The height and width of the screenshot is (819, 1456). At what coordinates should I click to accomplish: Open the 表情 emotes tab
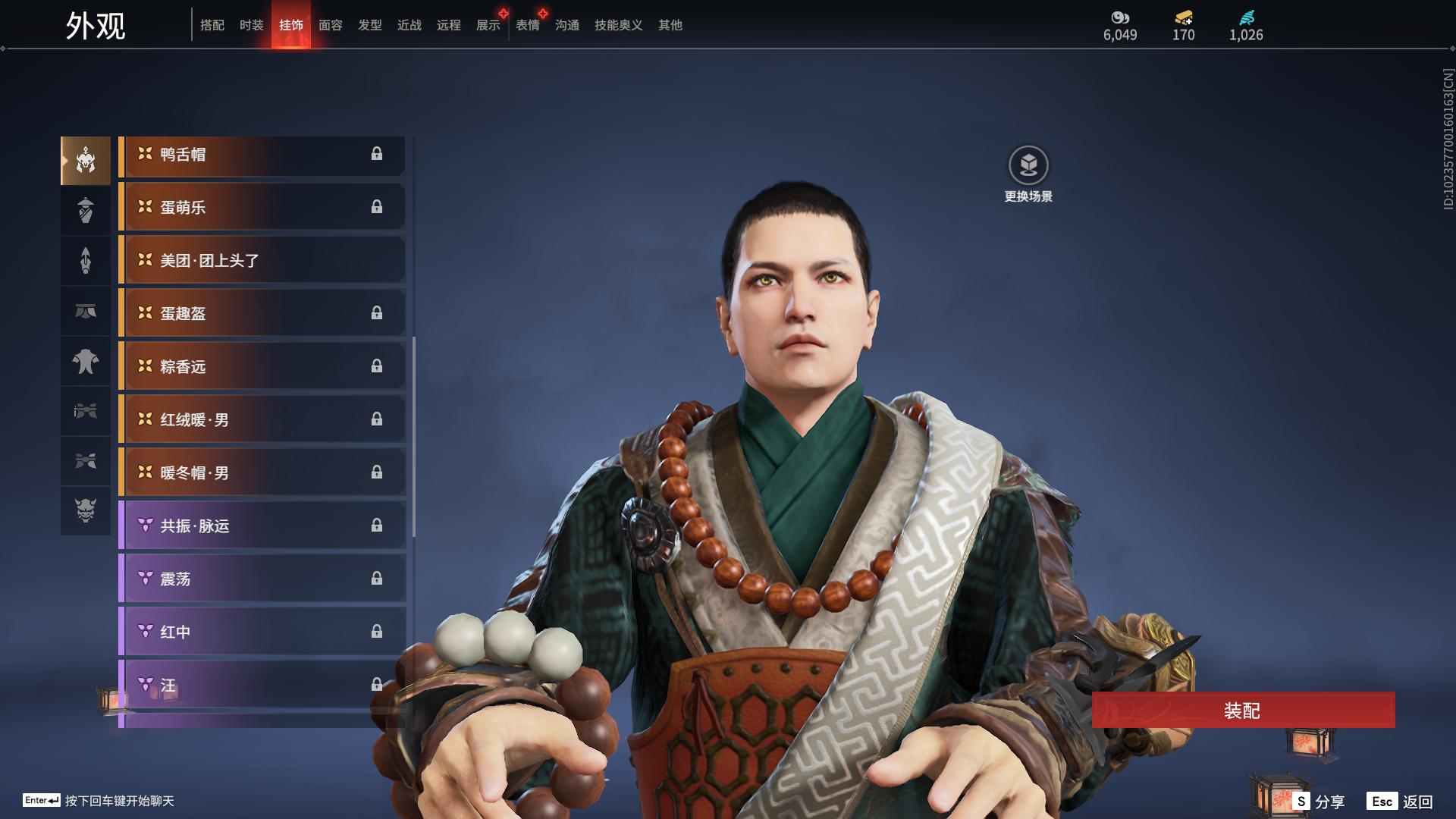click(x=528, y=25)
